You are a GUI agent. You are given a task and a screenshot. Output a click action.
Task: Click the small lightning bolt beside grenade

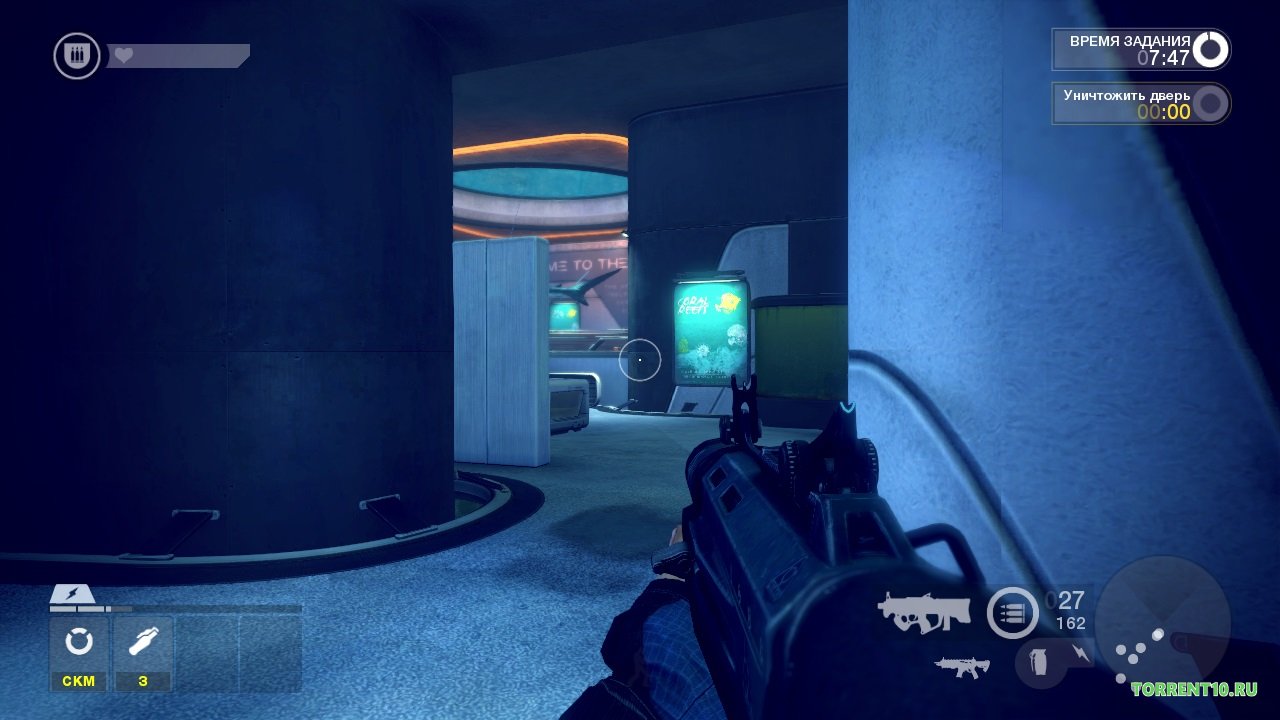pyautogui.click(x=1083, y=653)
